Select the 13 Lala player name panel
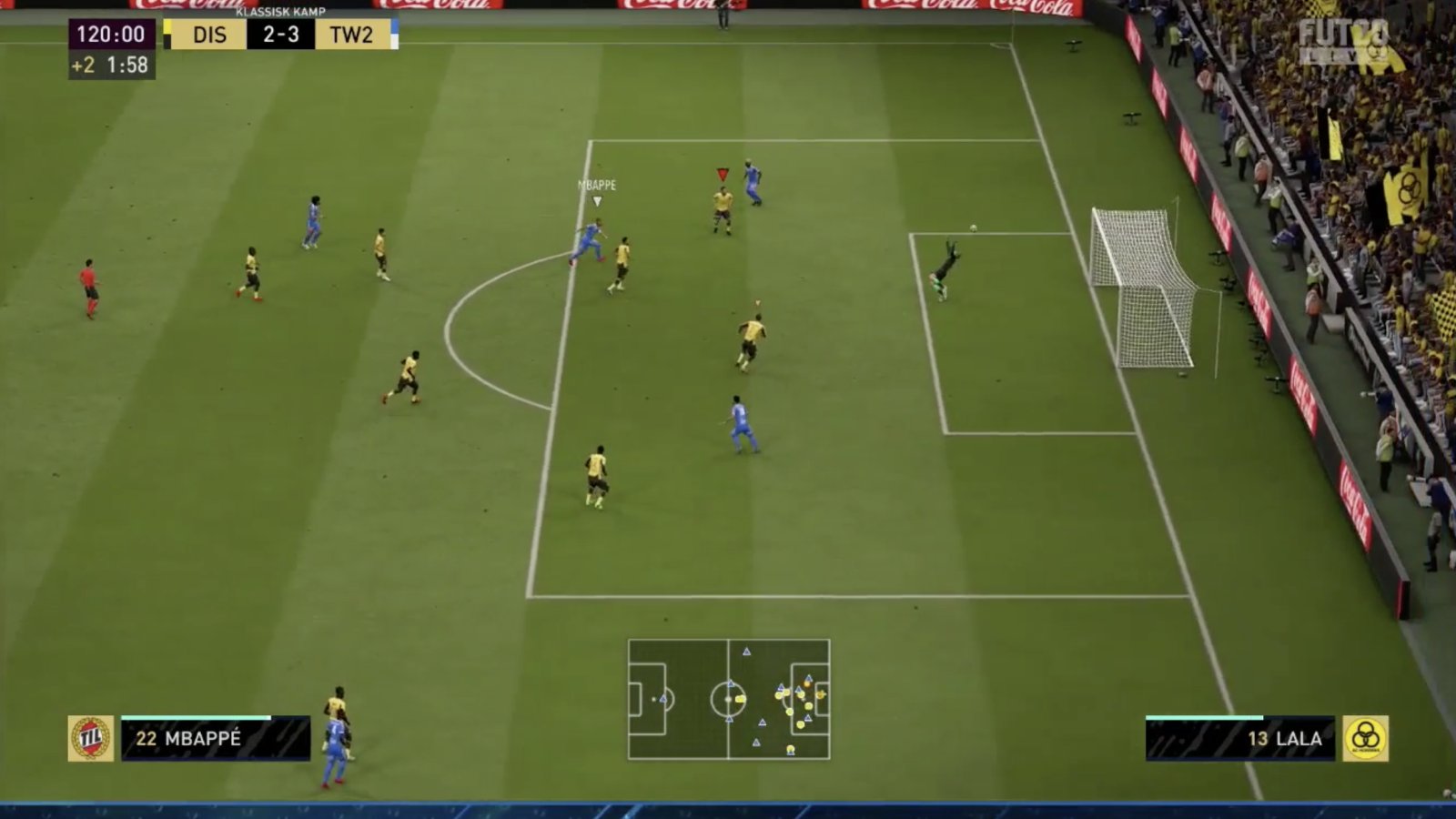The width and height of the screenshot is (1456, 819). (1239, 738)
